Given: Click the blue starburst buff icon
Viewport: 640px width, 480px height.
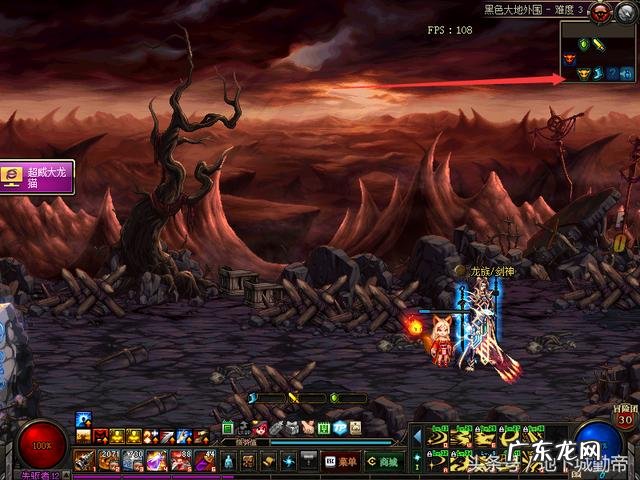Looking at the screenshot, I should click(83, 420).
